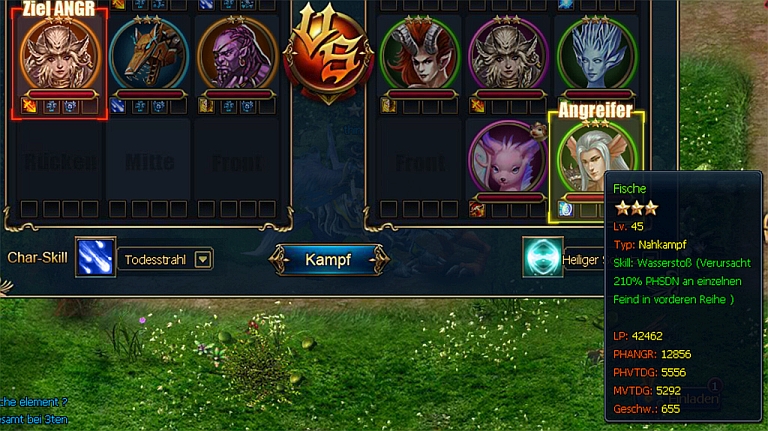
Task: Select the Ziel ANGR target hero portrait
Action: click(60, 55)
